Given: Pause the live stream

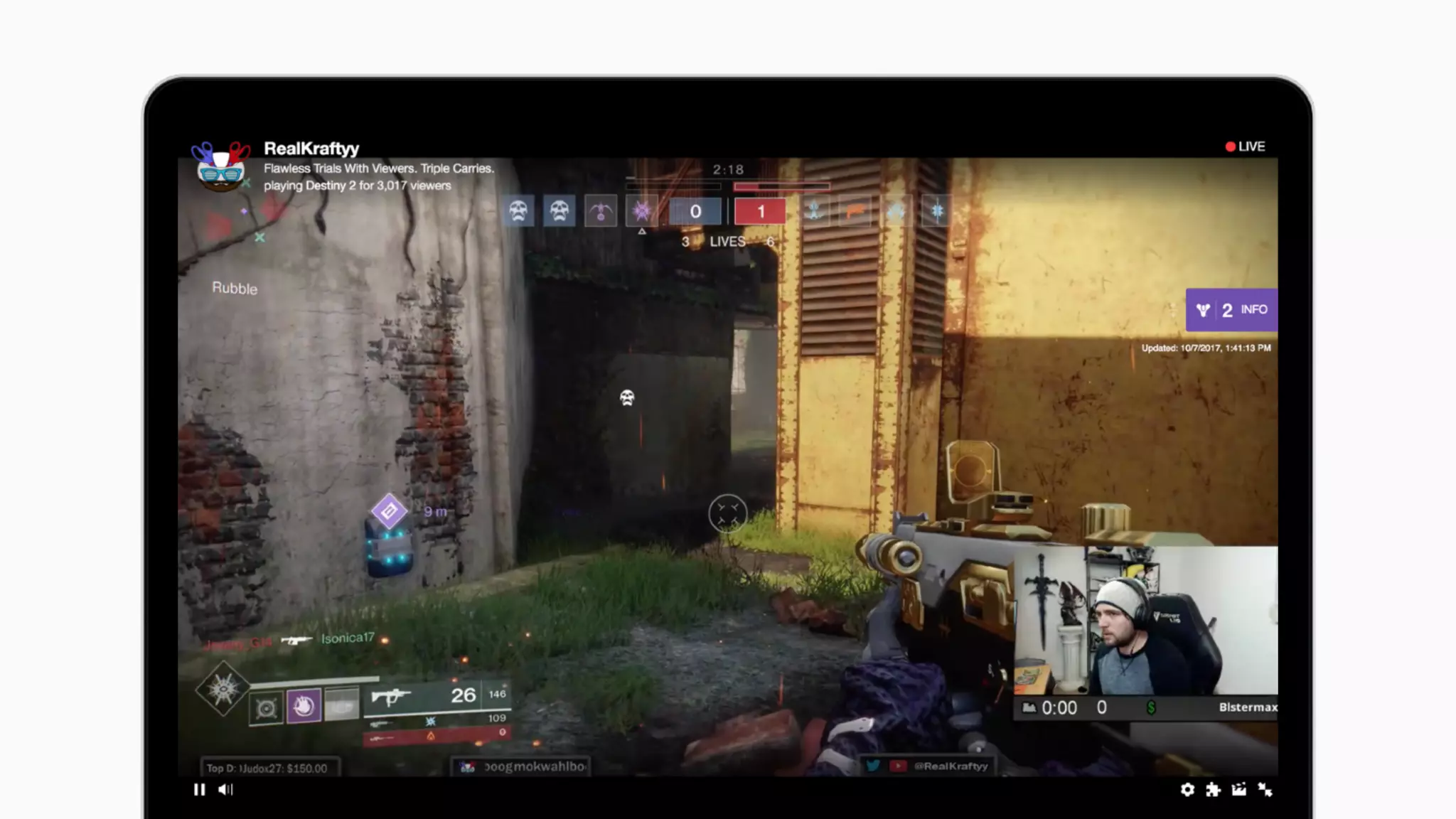Looking at the screenshot, I should click(x=199, y=789).
